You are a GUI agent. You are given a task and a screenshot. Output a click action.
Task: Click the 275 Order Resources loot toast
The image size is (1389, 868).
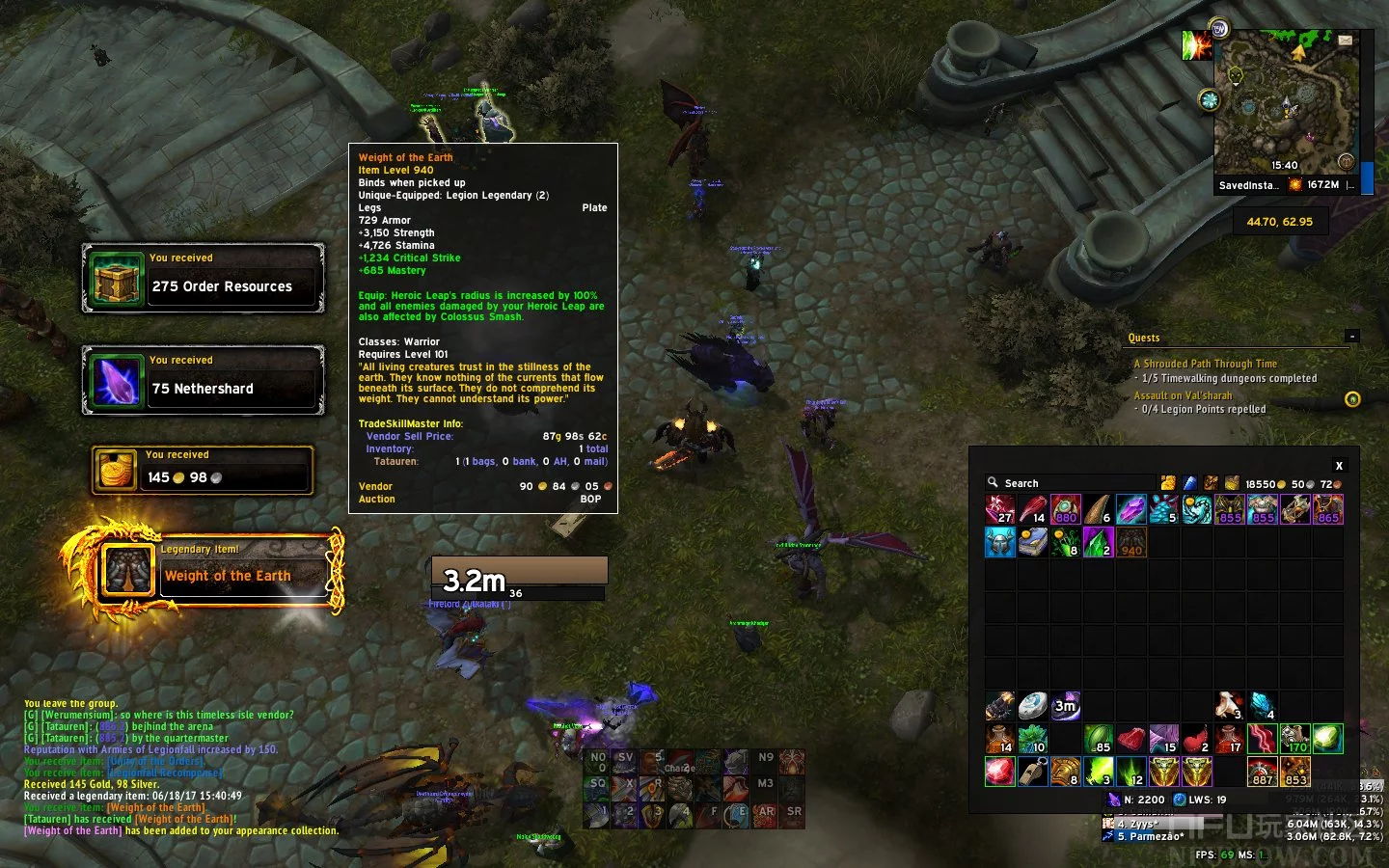(x=203, y=278)
